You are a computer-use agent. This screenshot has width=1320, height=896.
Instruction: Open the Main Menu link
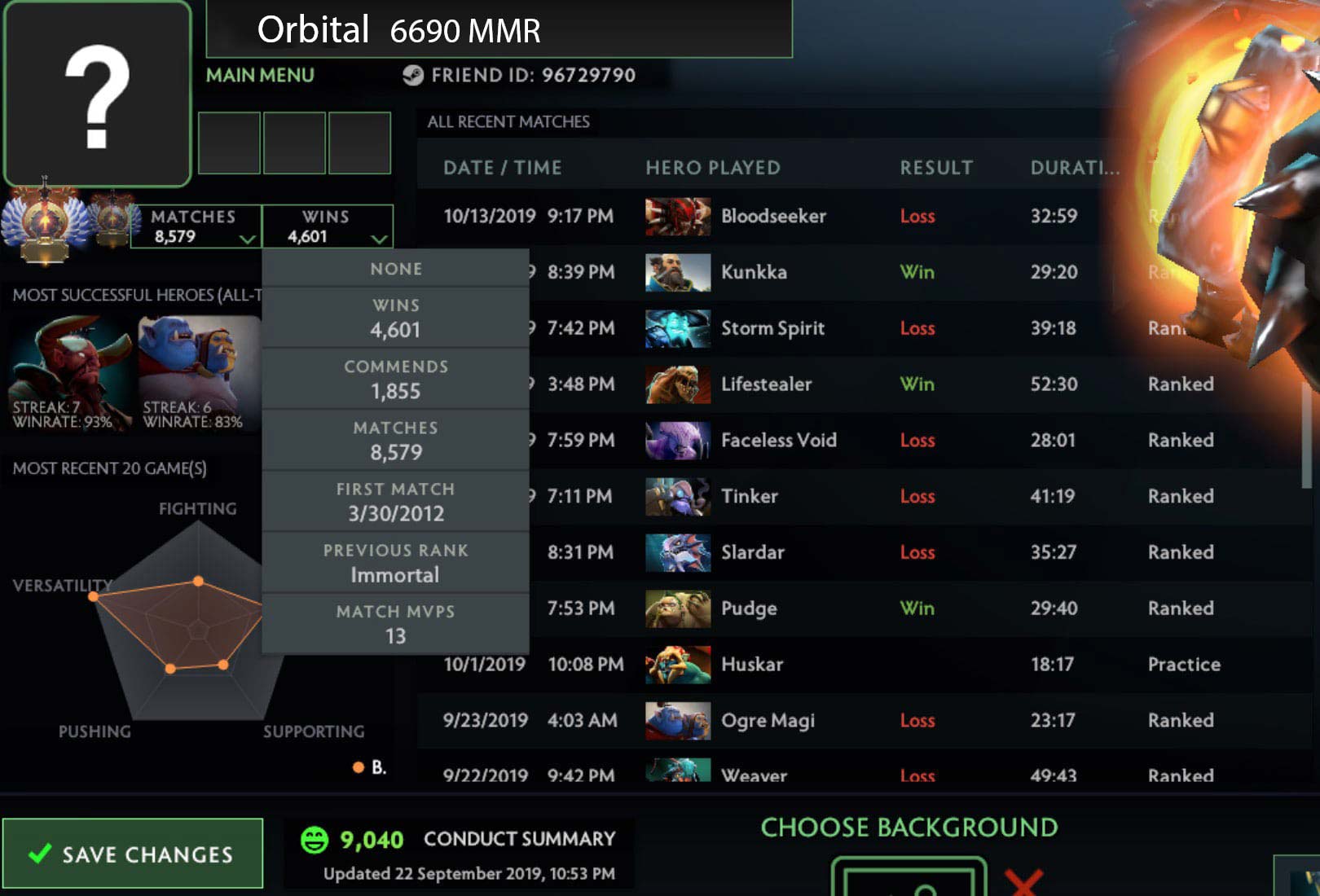click(x=260, y=76)
